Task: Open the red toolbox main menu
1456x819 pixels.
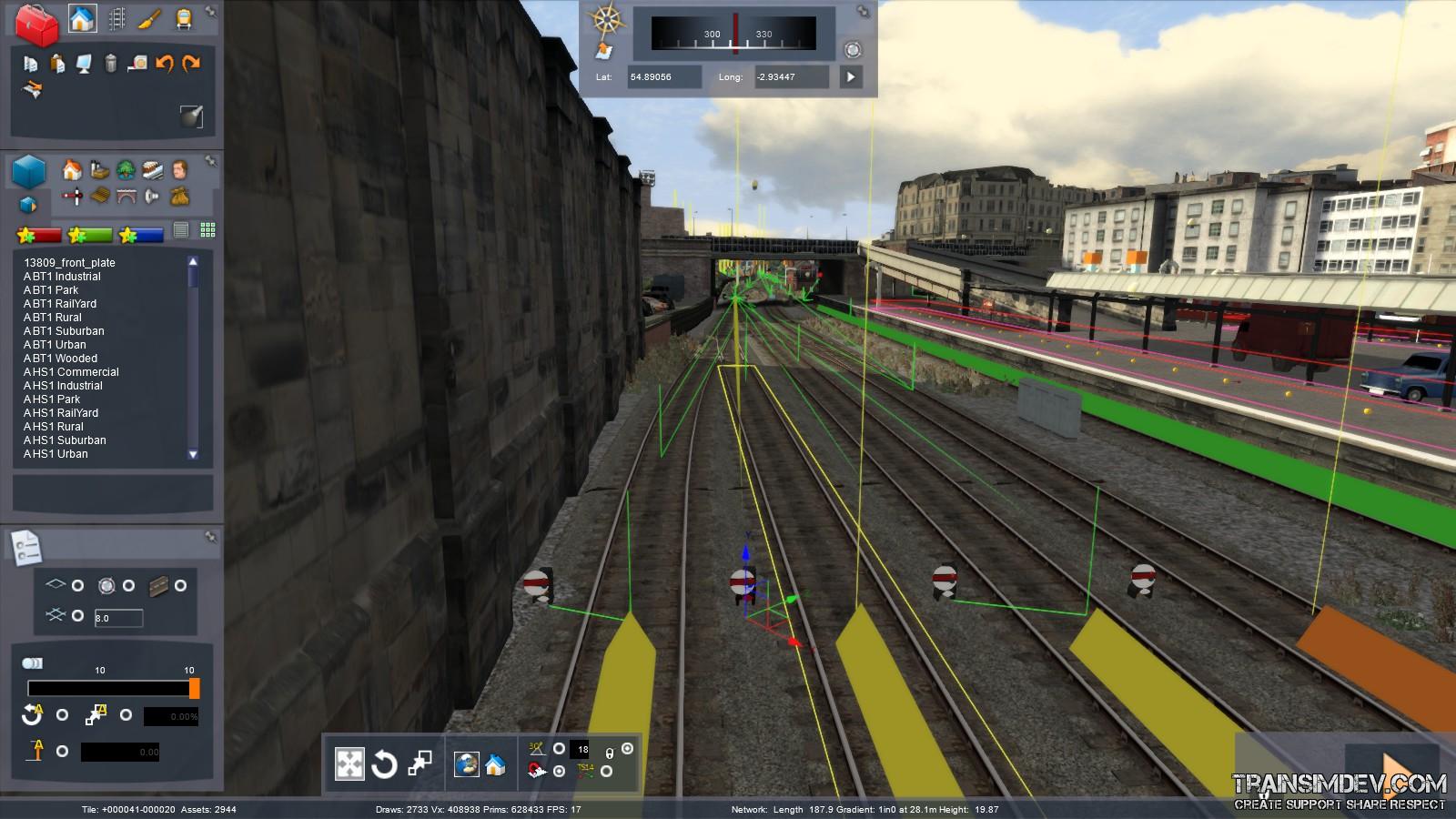Action: click(36, 25)
